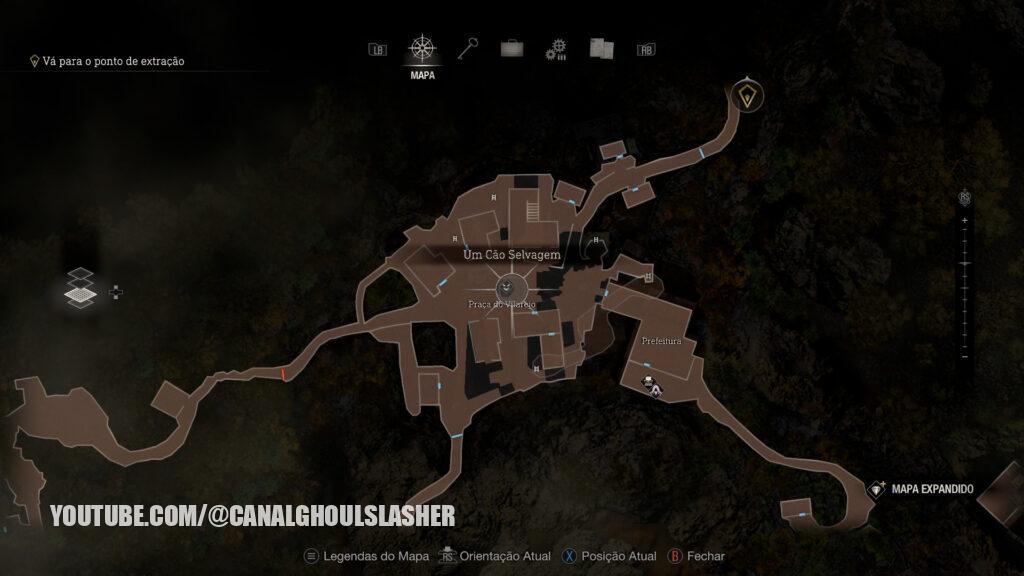Click the floor layer selector icon
Viewport: 1024px width, 576px height.
tap(80, 288)
